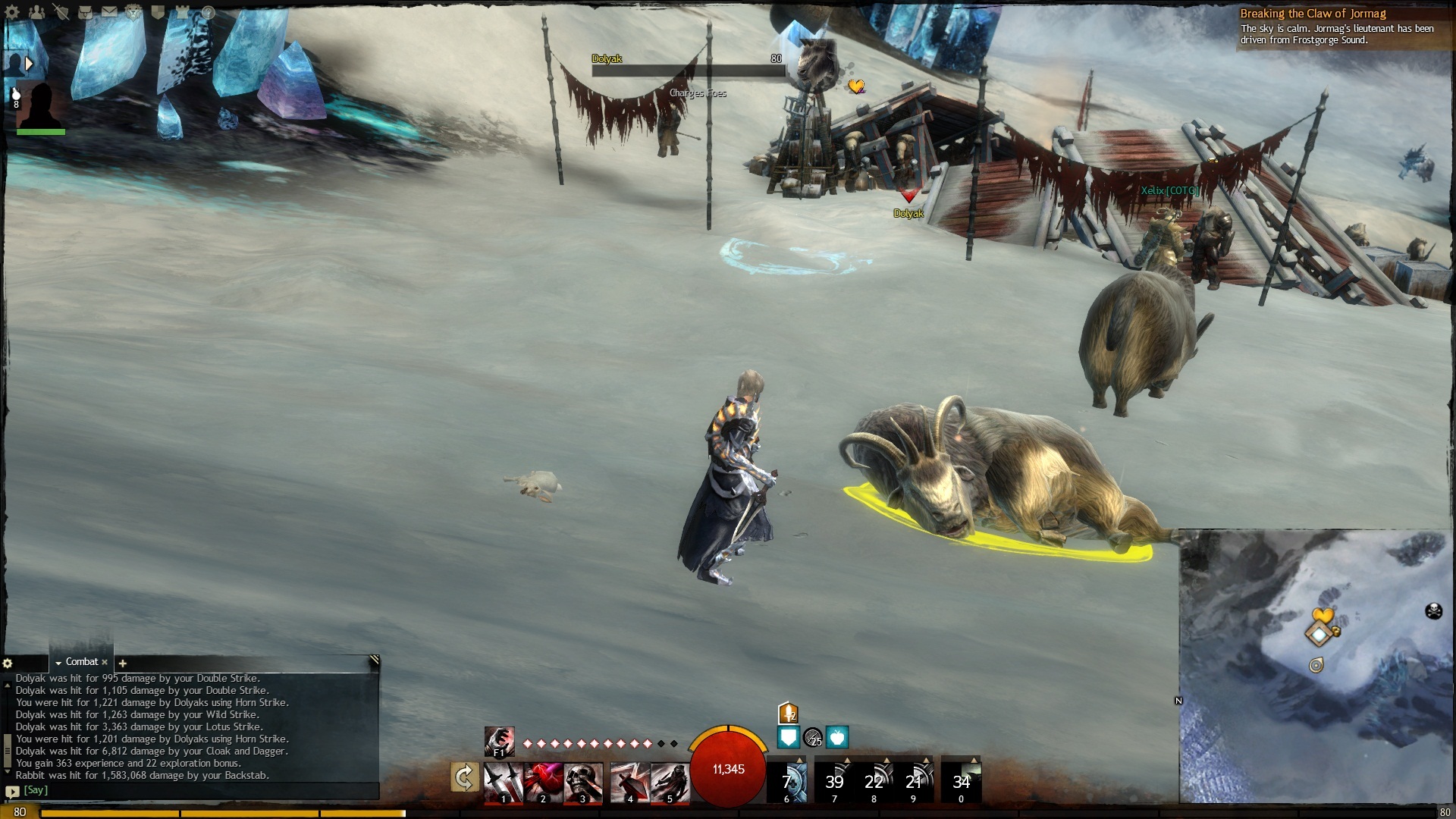
Task: Open the Contacts and LFG panel
Action: [x=36, y=12]
